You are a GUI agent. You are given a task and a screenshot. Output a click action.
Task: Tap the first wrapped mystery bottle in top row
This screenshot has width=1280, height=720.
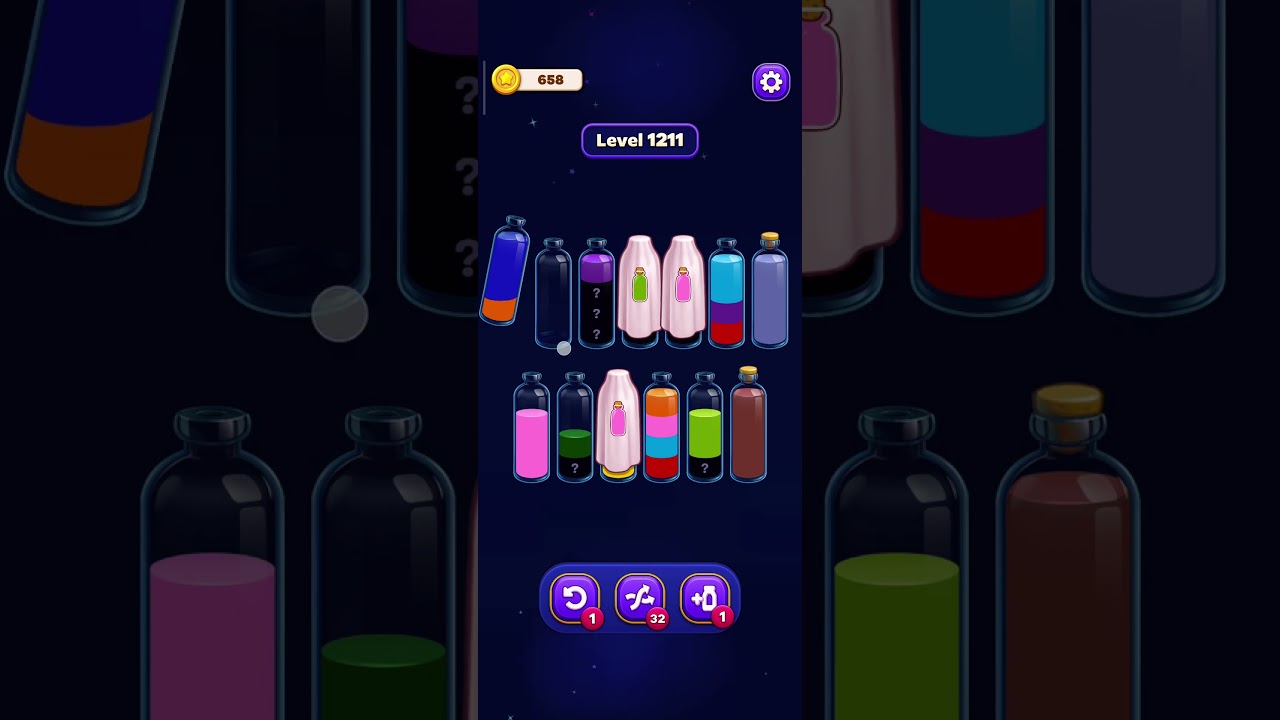[x=638, y=290]
